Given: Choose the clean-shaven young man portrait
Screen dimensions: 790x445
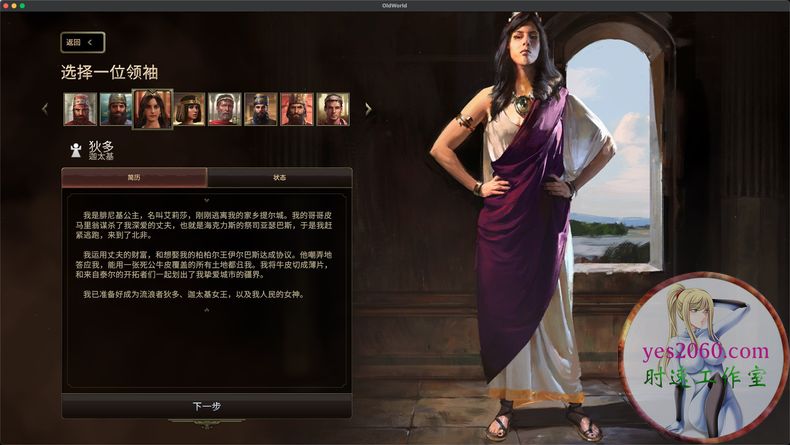Looking at the screenshot, I should pyautogui.click(x=332, y=109).
